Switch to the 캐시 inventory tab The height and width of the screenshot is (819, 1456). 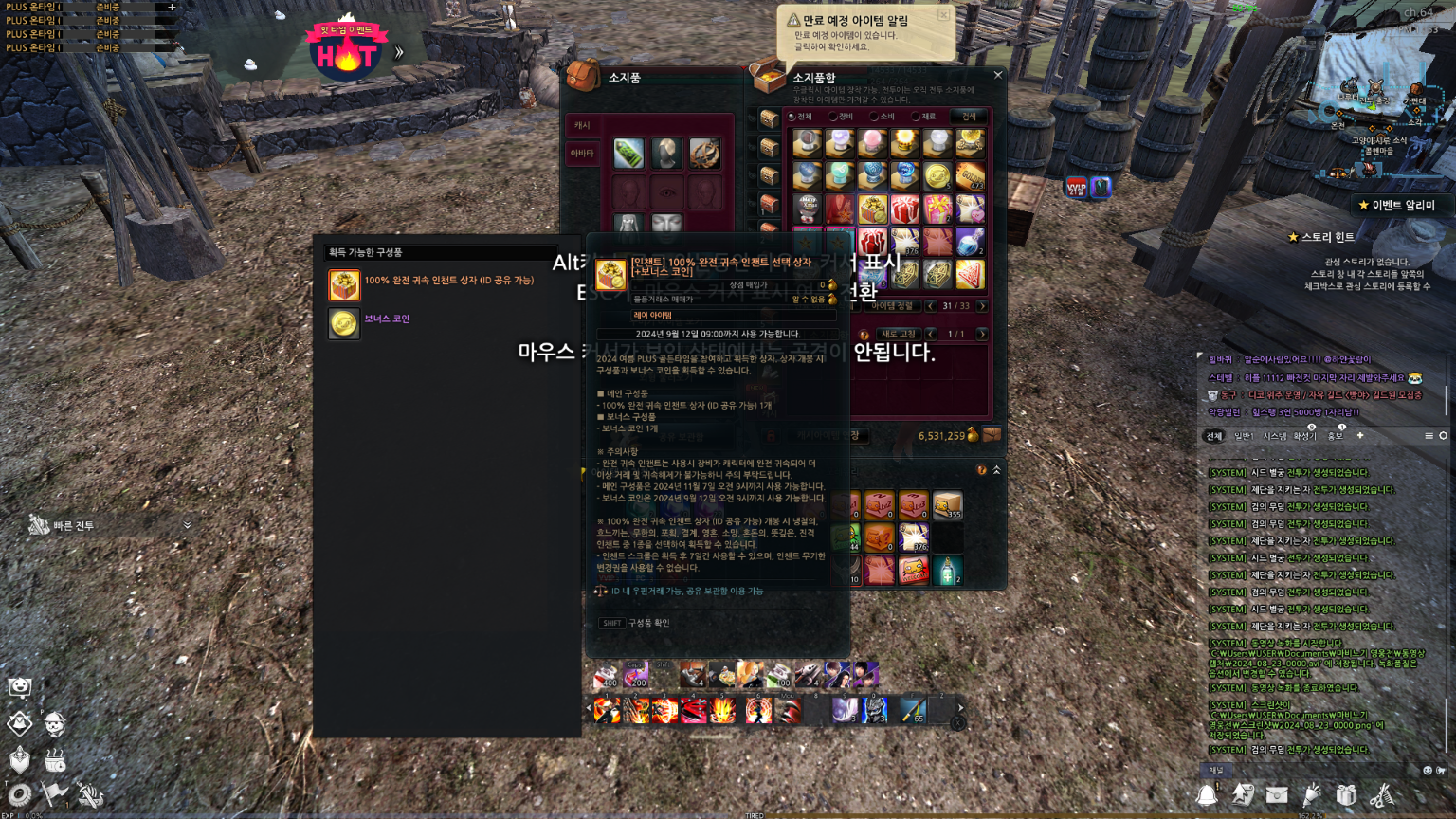point(582,125)
